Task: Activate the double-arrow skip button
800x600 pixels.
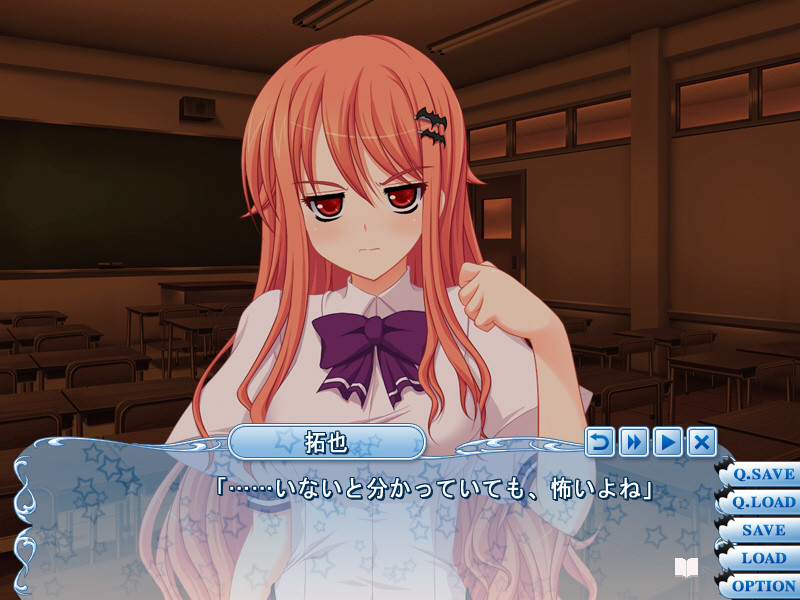Action: [634, 441]
